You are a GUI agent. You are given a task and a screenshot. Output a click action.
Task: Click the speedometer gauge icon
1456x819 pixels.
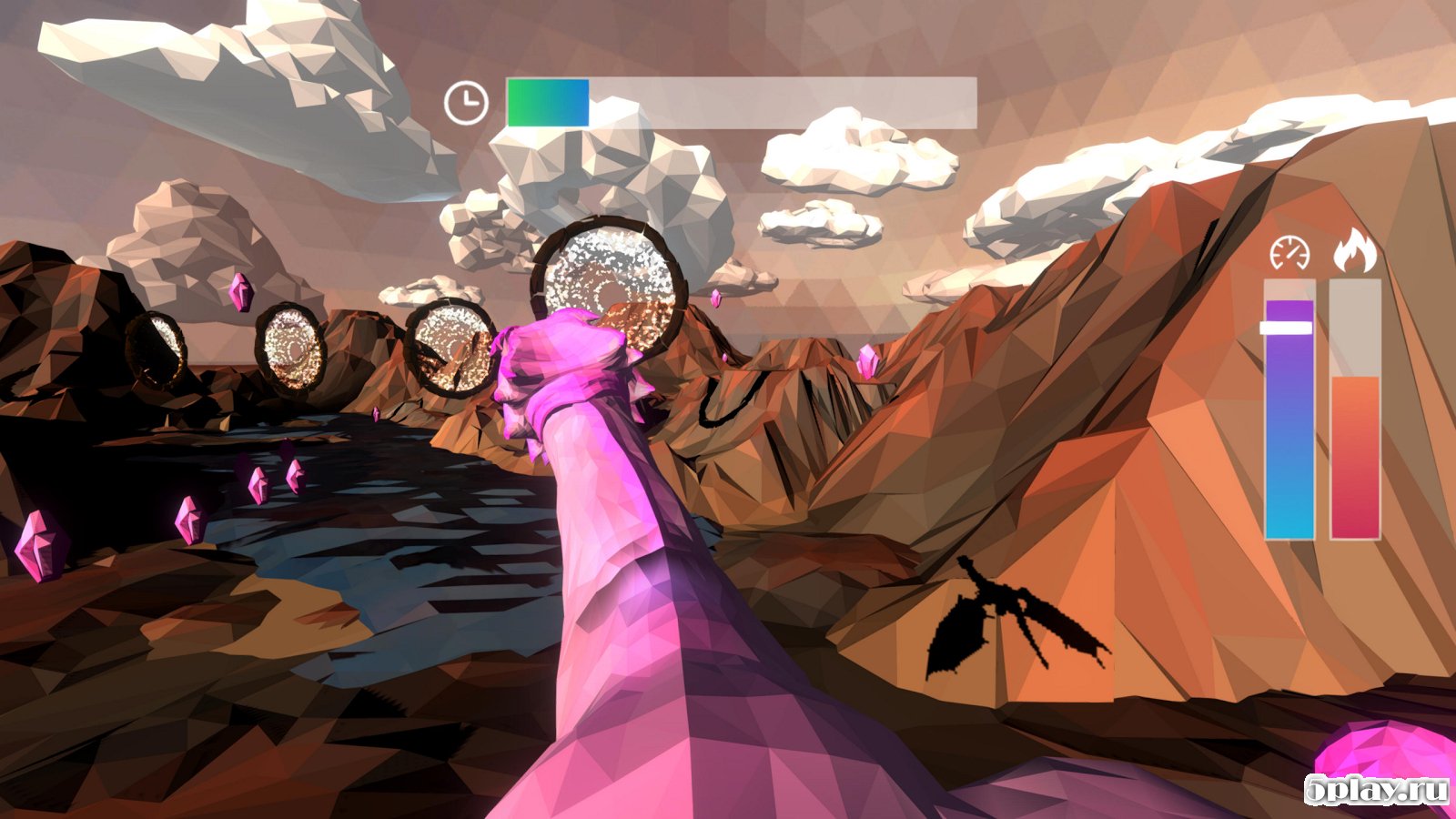click(x=1289, y=253)
